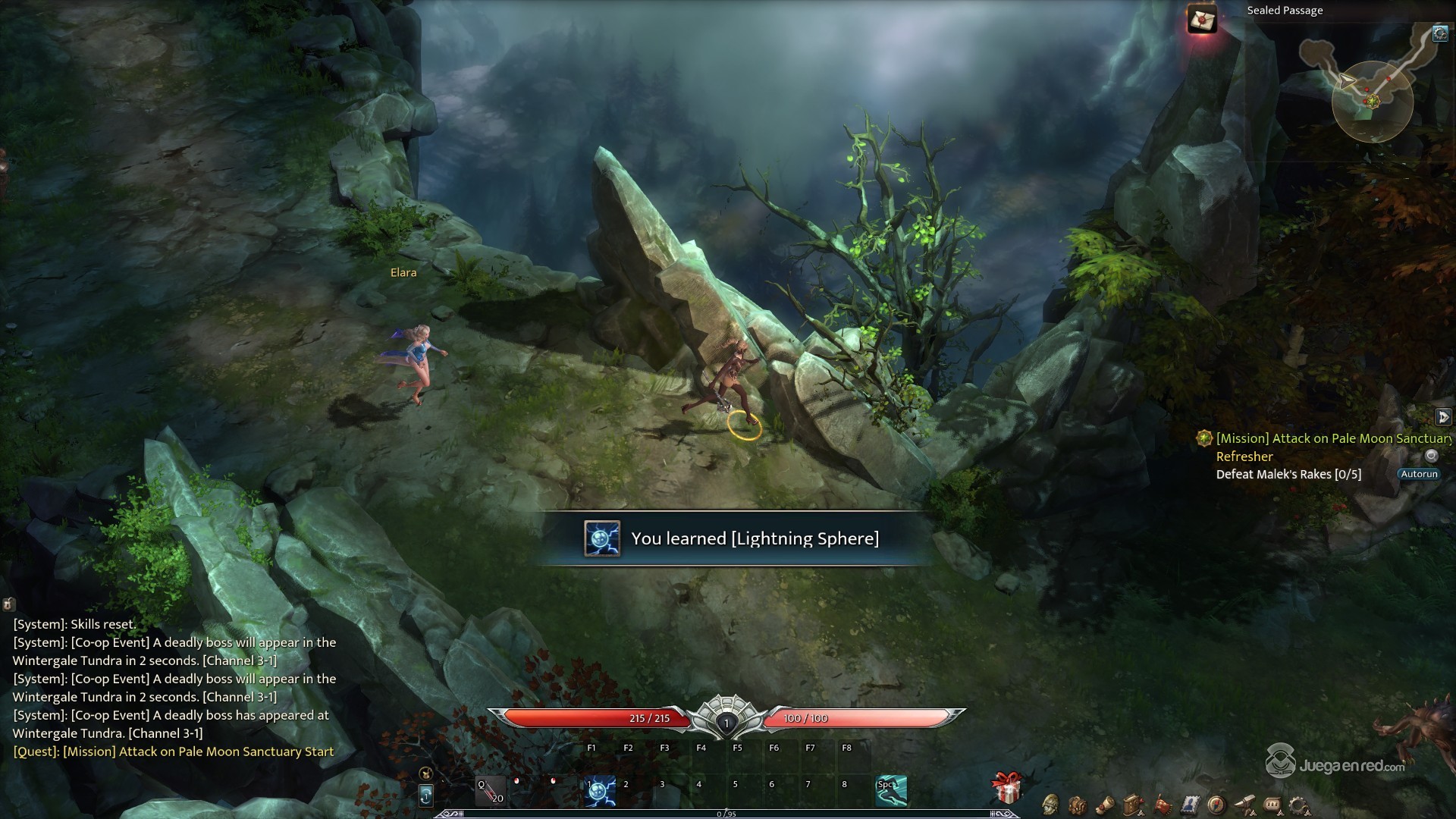The image size is (1456, 819).
Task: Open the sealed envelope mail notification
Action: click(1201, 19)
